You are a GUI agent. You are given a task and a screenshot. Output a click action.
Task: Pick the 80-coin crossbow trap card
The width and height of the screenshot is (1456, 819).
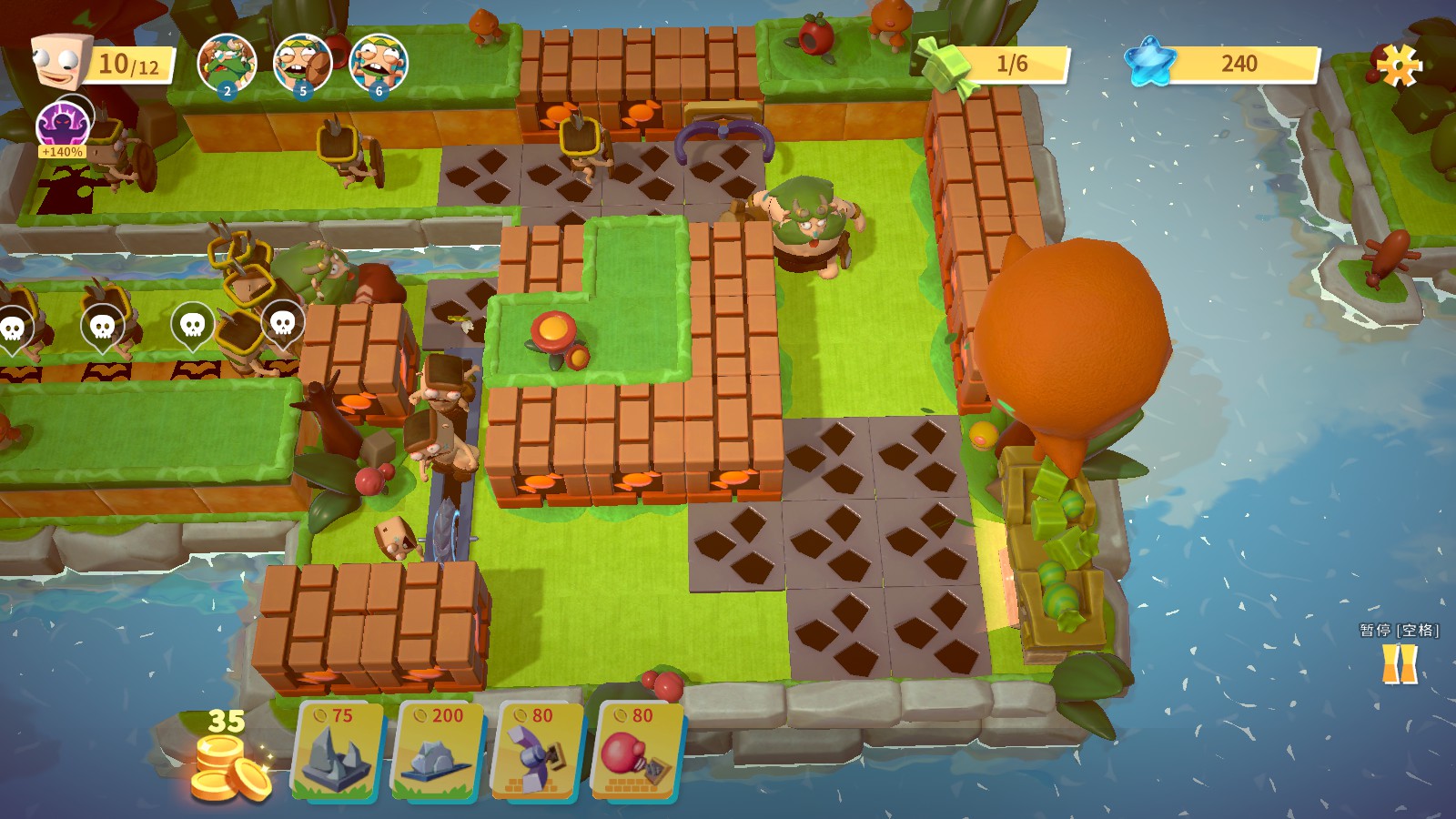coord(537,752)
